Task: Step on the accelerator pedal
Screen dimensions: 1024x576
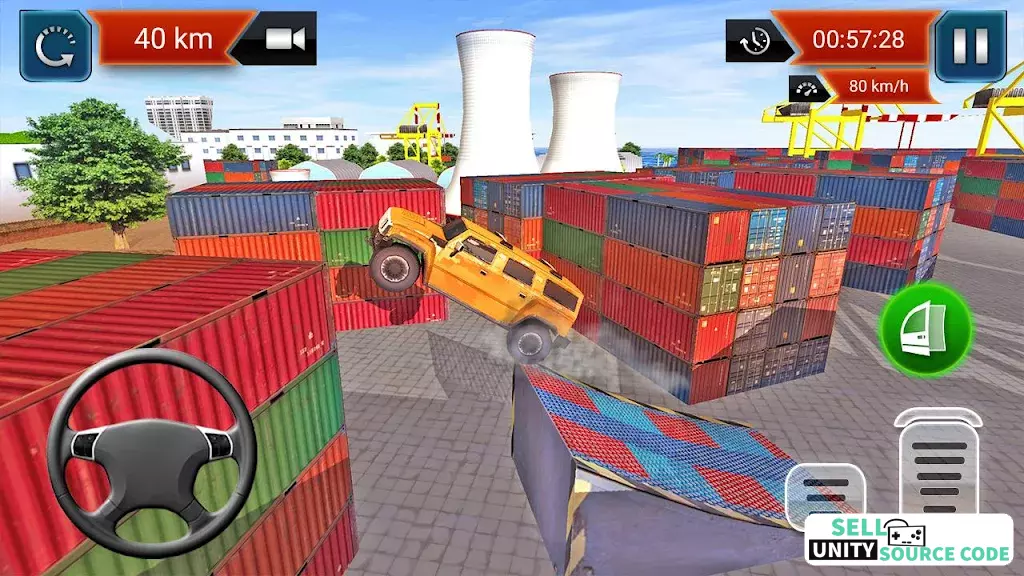Action: tap(938, 460)
